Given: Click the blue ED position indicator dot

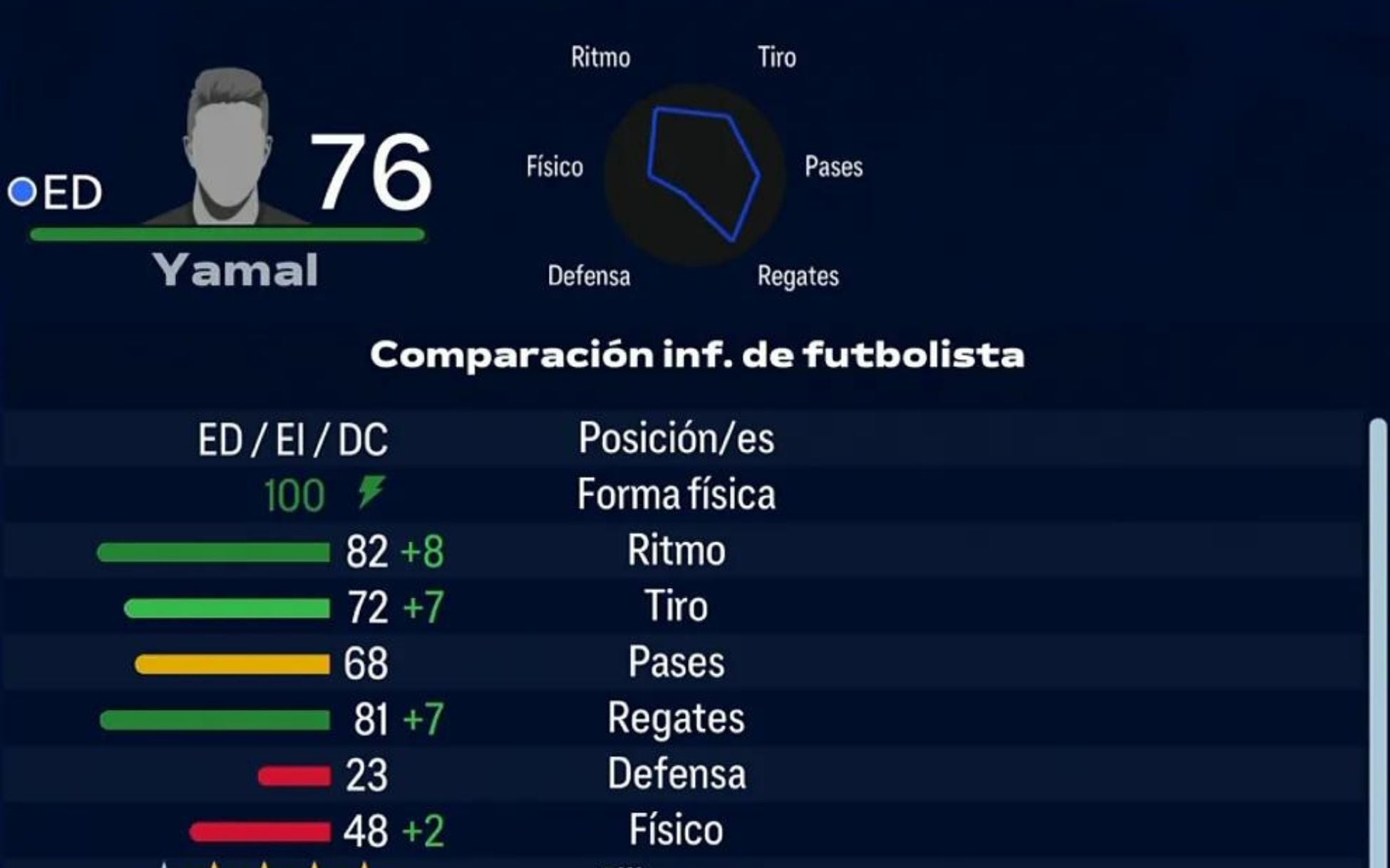Looking at the screenshot, I should (24, 190).
